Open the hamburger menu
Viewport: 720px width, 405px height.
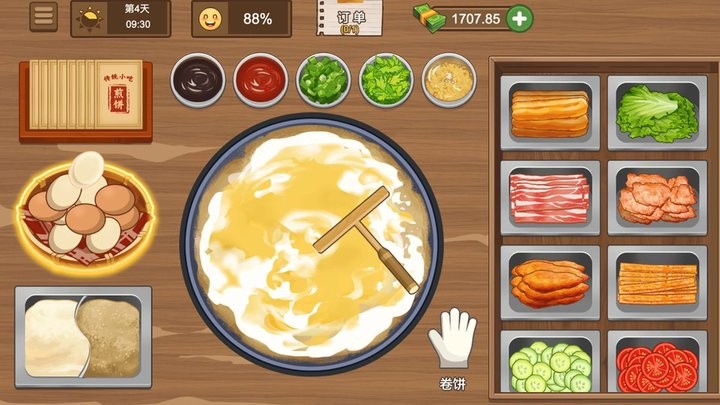(x=43, y=17)
